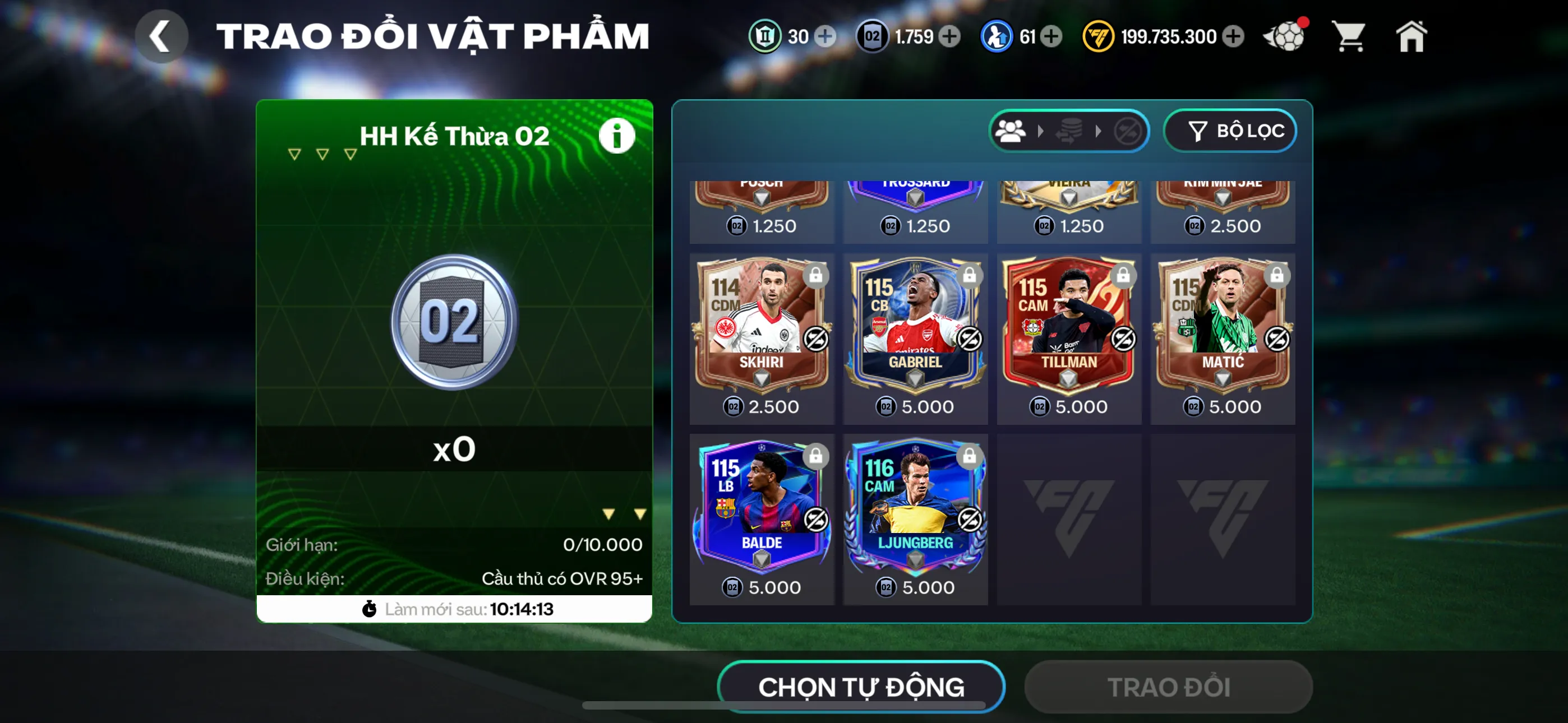Toggle the lock on Balde's card
Screen dimensions: 1568x723
[815, 456]
